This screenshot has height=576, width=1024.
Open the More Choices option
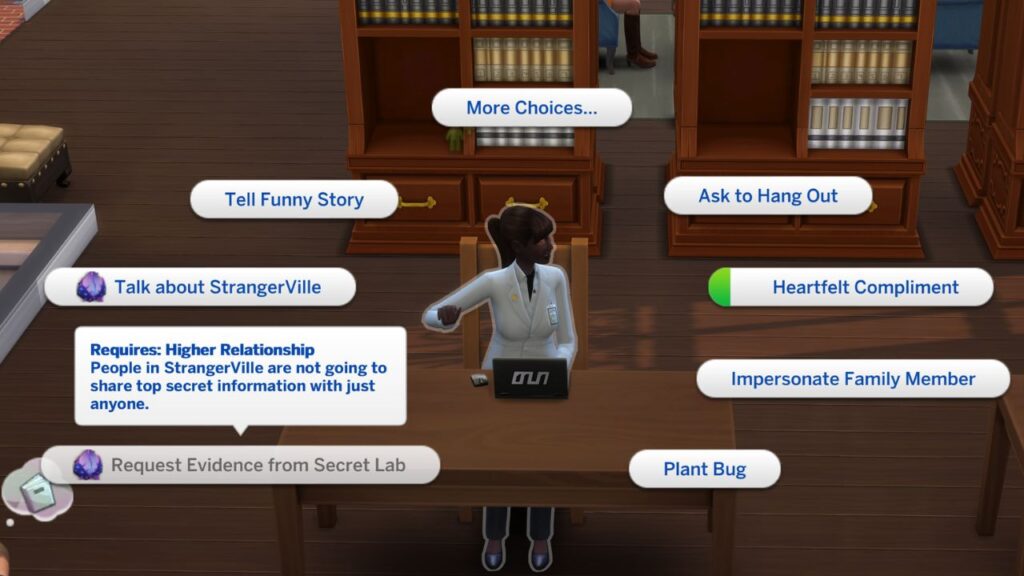tap(531, 108)
